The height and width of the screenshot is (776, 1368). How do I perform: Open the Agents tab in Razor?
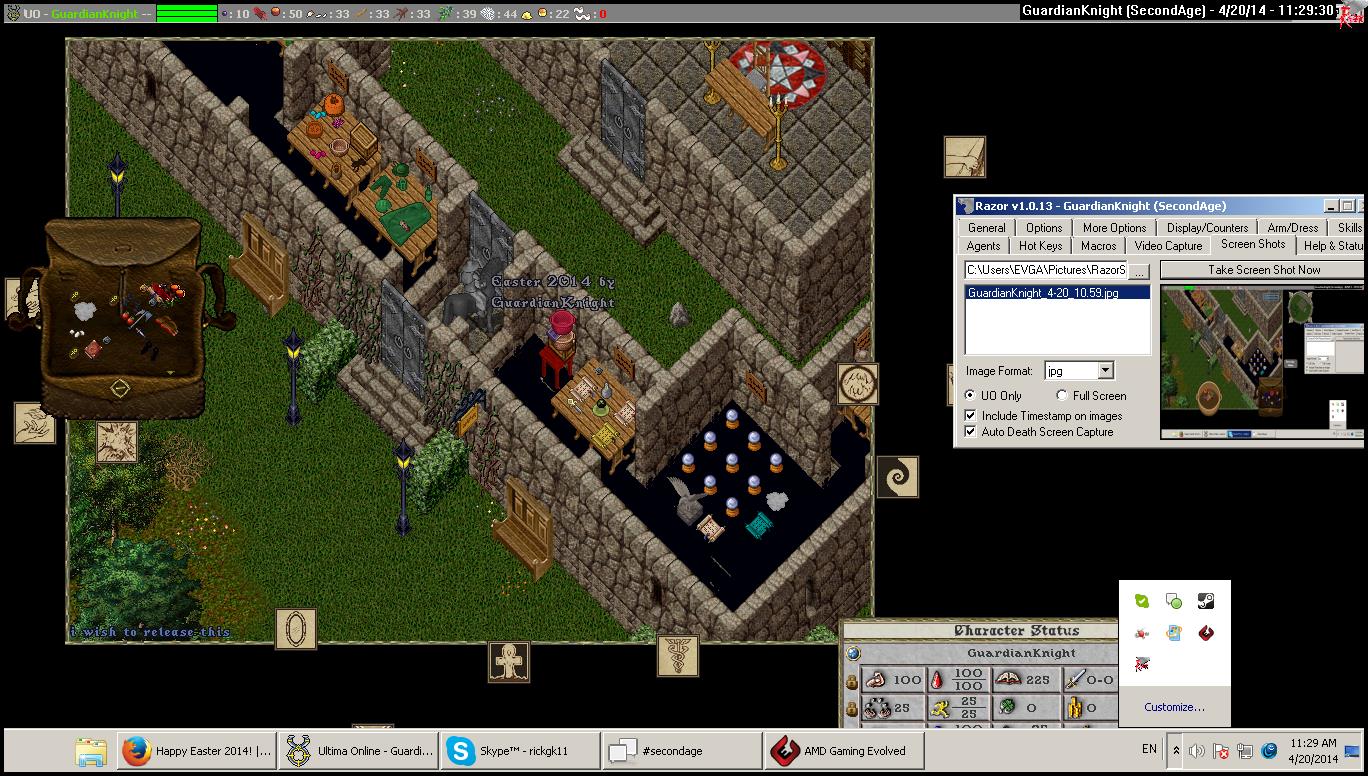coord(983,246)
